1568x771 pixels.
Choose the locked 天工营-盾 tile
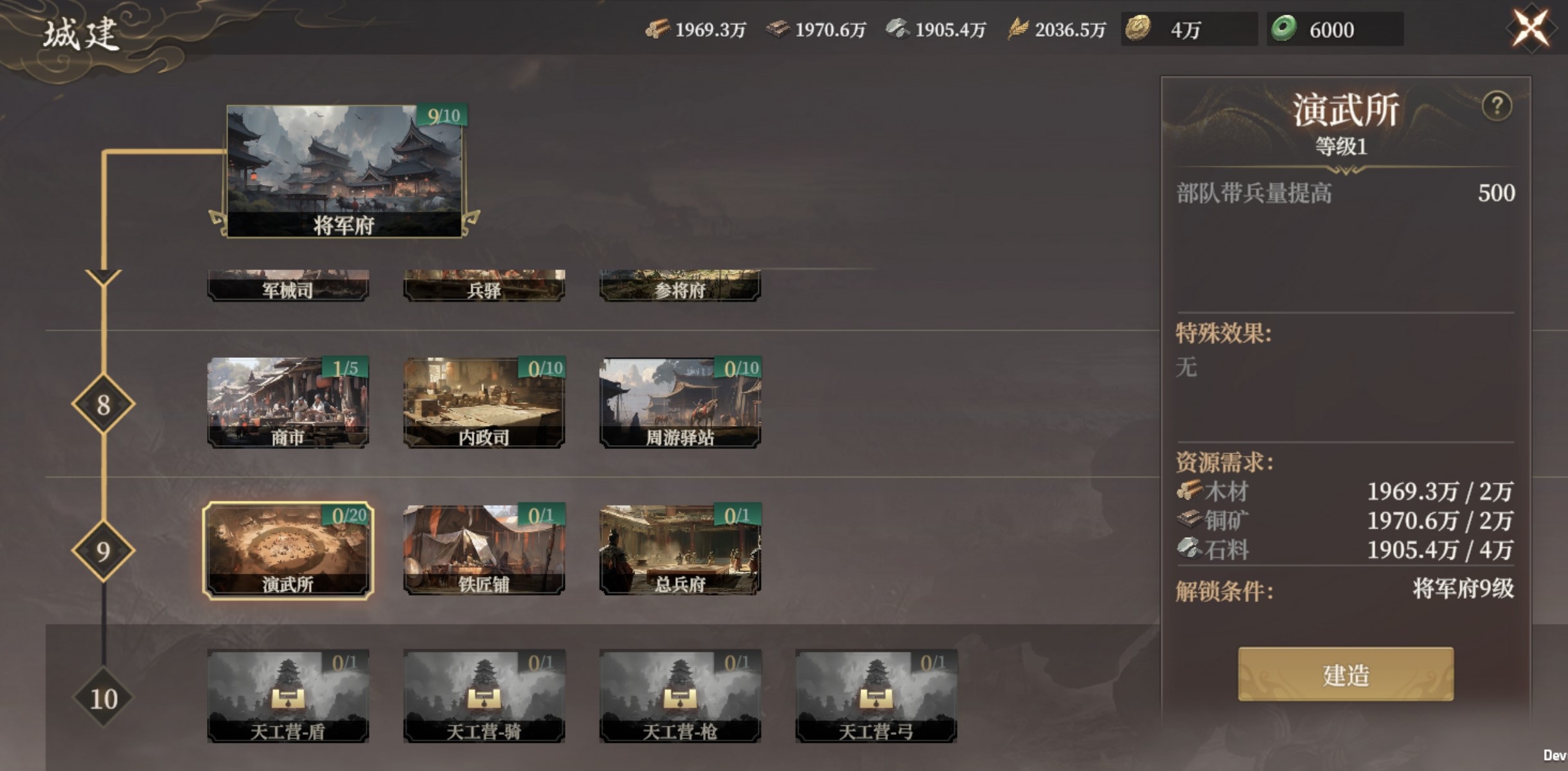pos(288,696)
